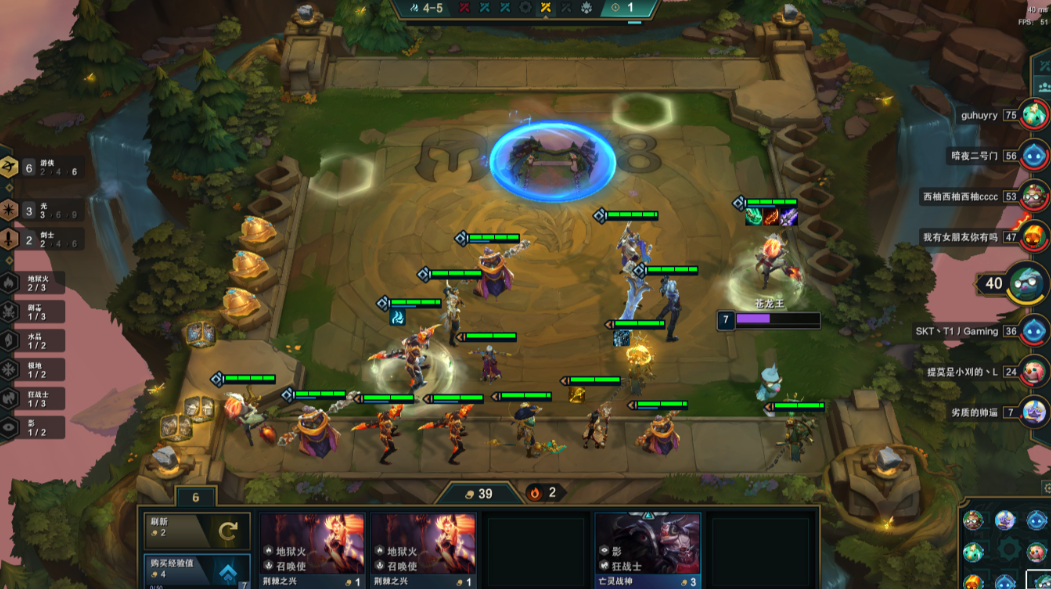The width and height of the screenshot is (1051, 589).
Task: Buy experience for 4 gold
Action: pos(196,570)
